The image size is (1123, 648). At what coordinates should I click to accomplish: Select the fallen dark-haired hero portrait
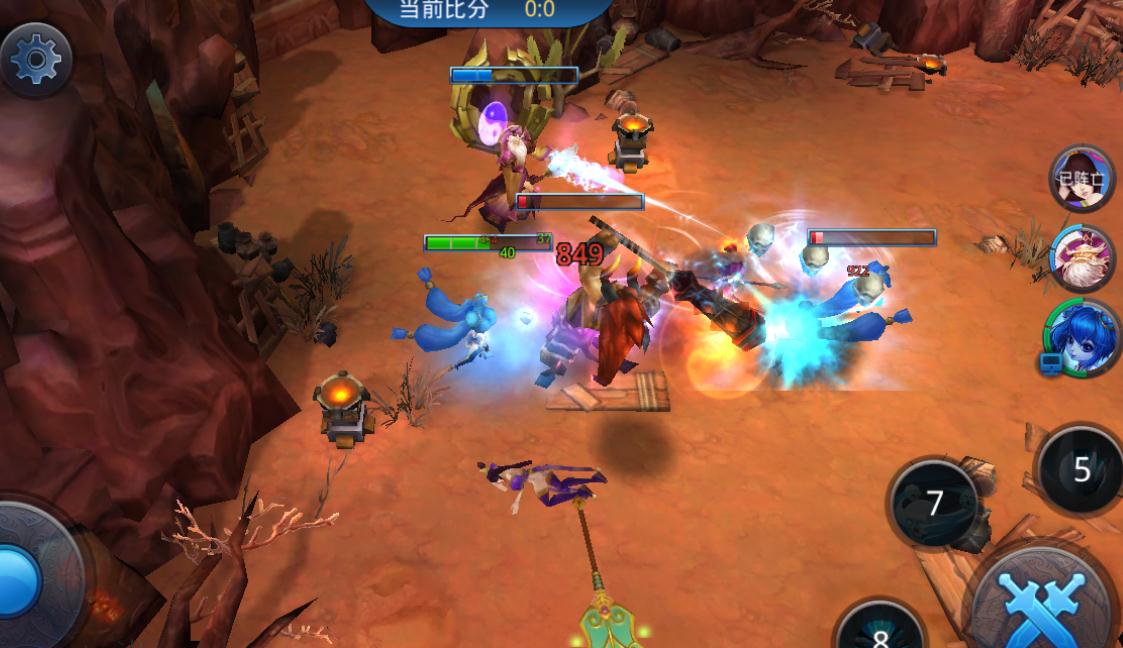pos(1082,180)
